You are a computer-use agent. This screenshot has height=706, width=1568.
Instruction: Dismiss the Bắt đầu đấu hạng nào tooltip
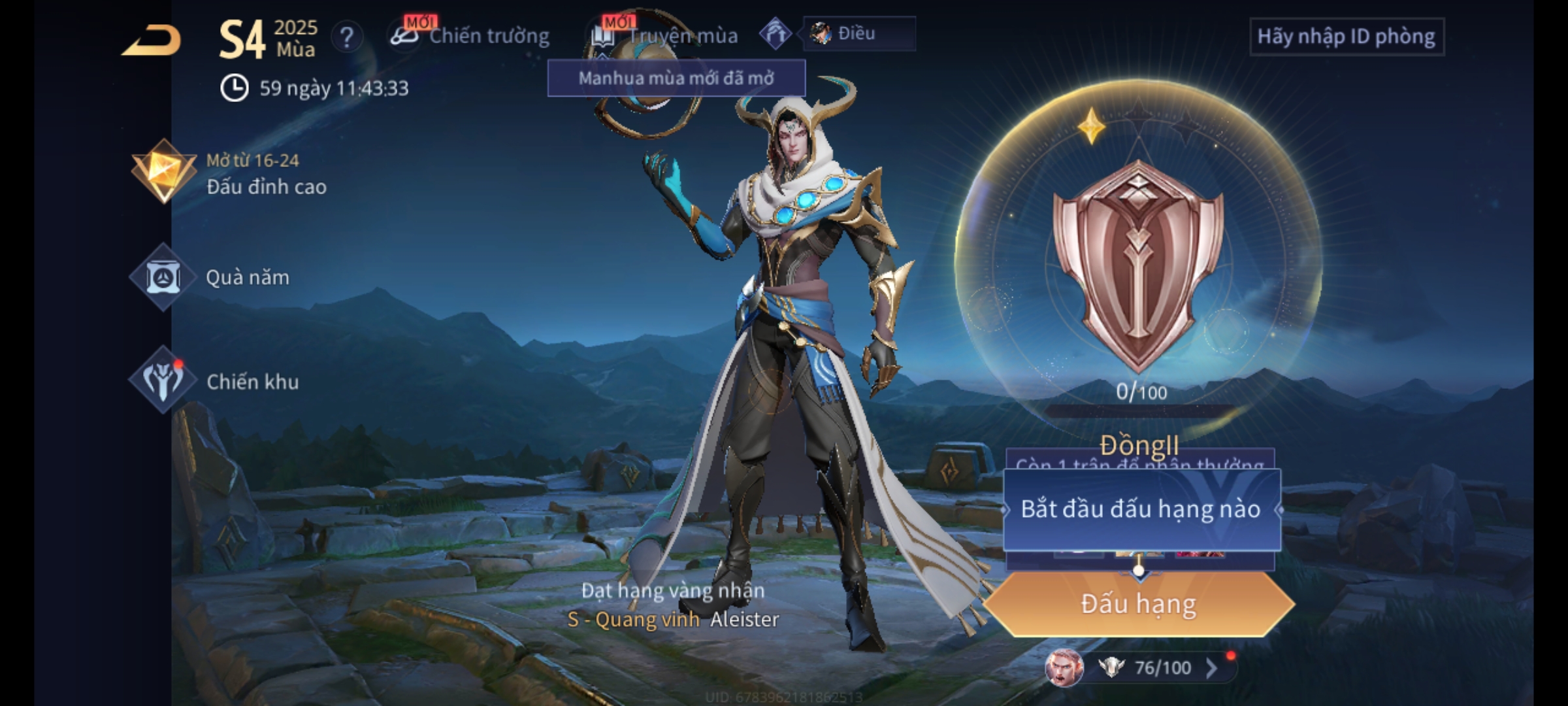tap(1141, 509)
